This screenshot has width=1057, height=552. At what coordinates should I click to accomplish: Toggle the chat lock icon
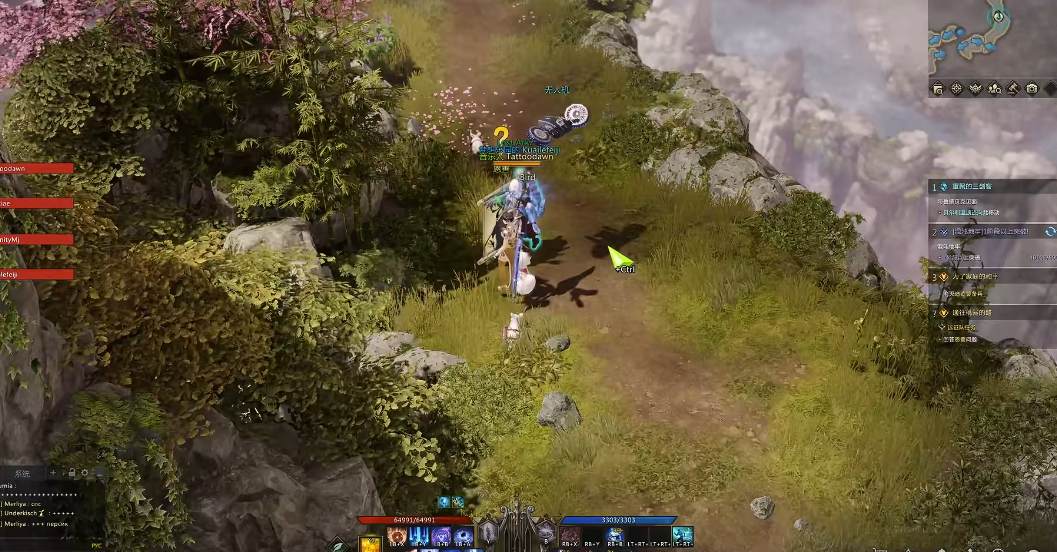coord(71,472)
